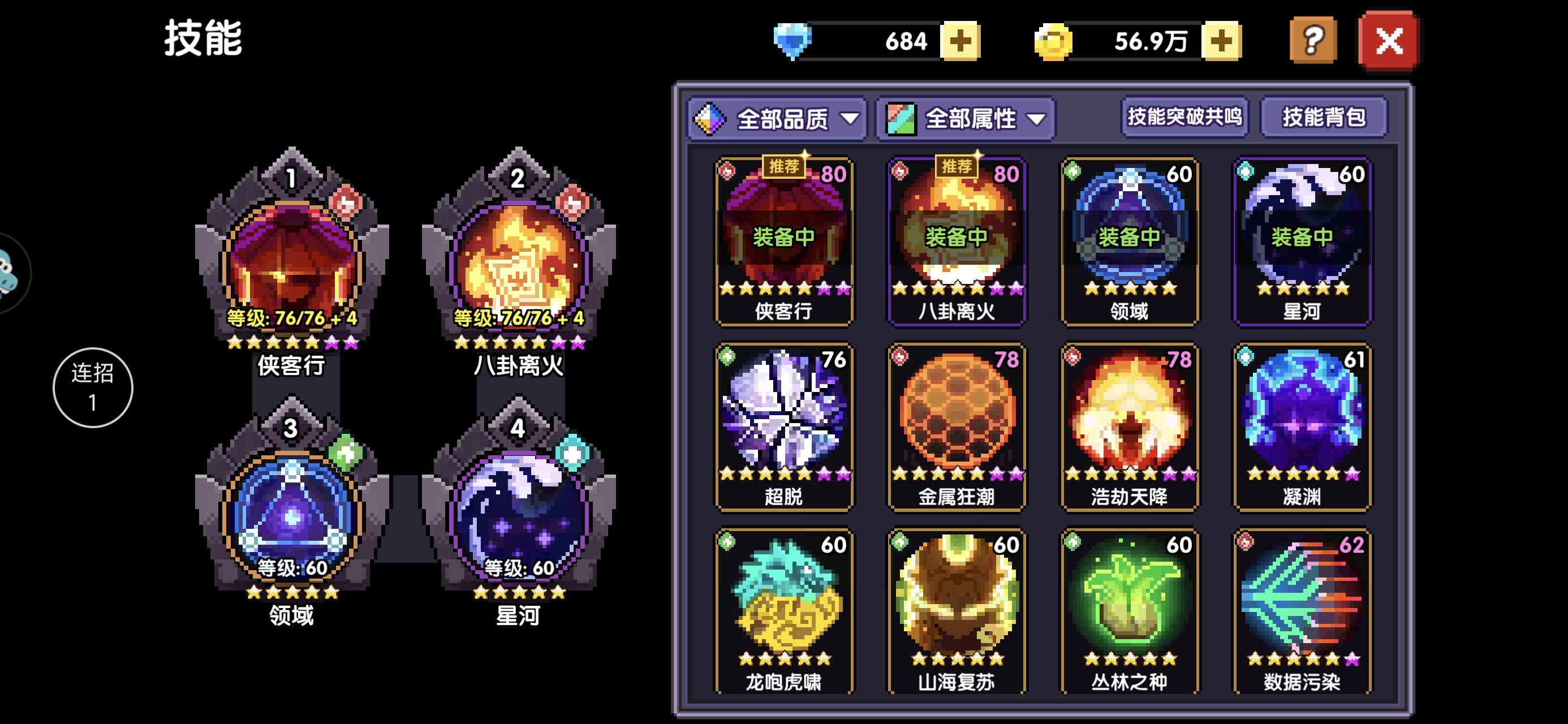Viewport: 1568px width, 724px height.
Task: Select the 龙咆虎啸 skill card
Action: tap(784, 611)
